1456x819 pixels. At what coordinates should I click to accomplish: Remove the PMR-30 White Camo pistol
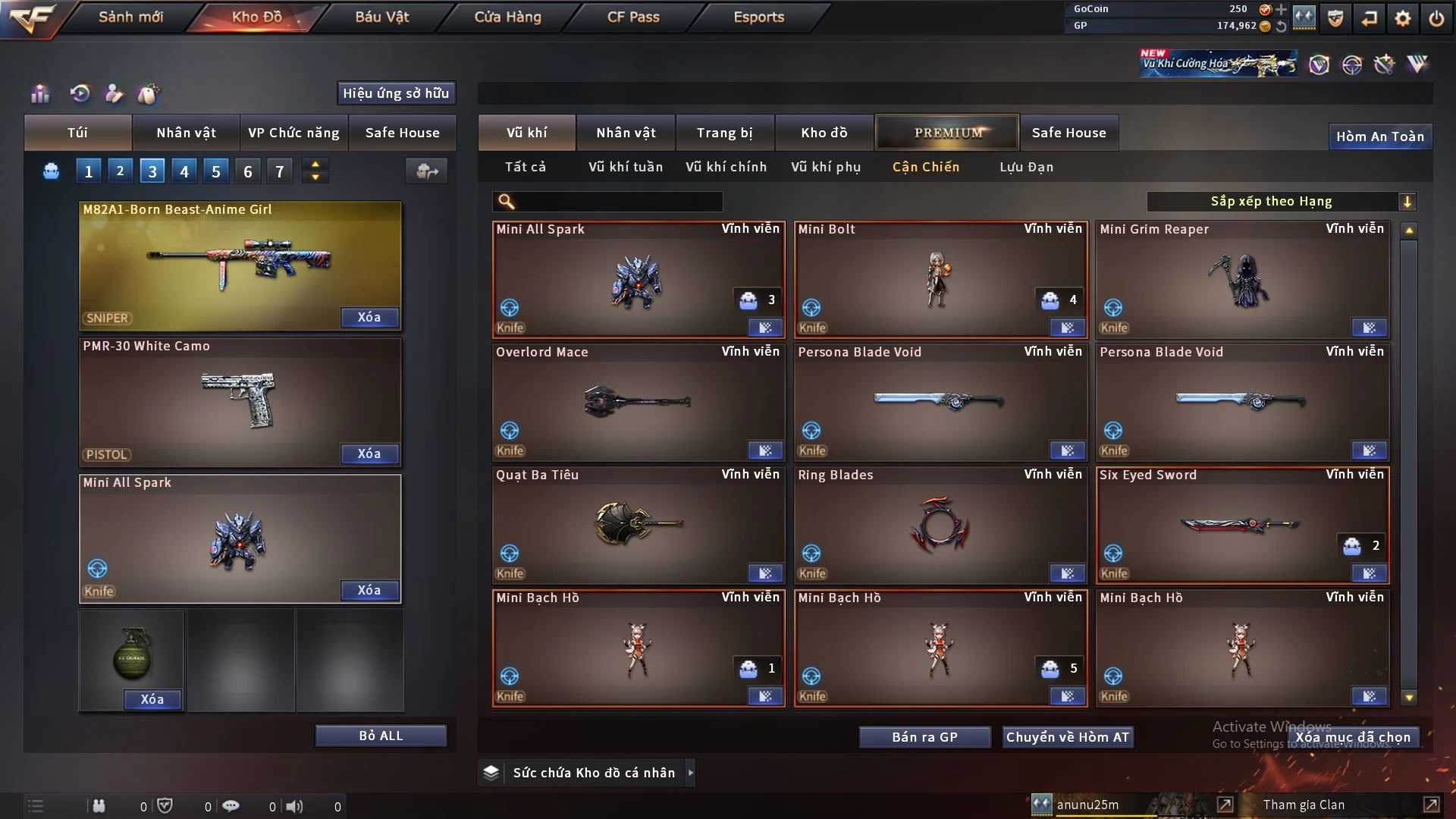coord(369,453)
